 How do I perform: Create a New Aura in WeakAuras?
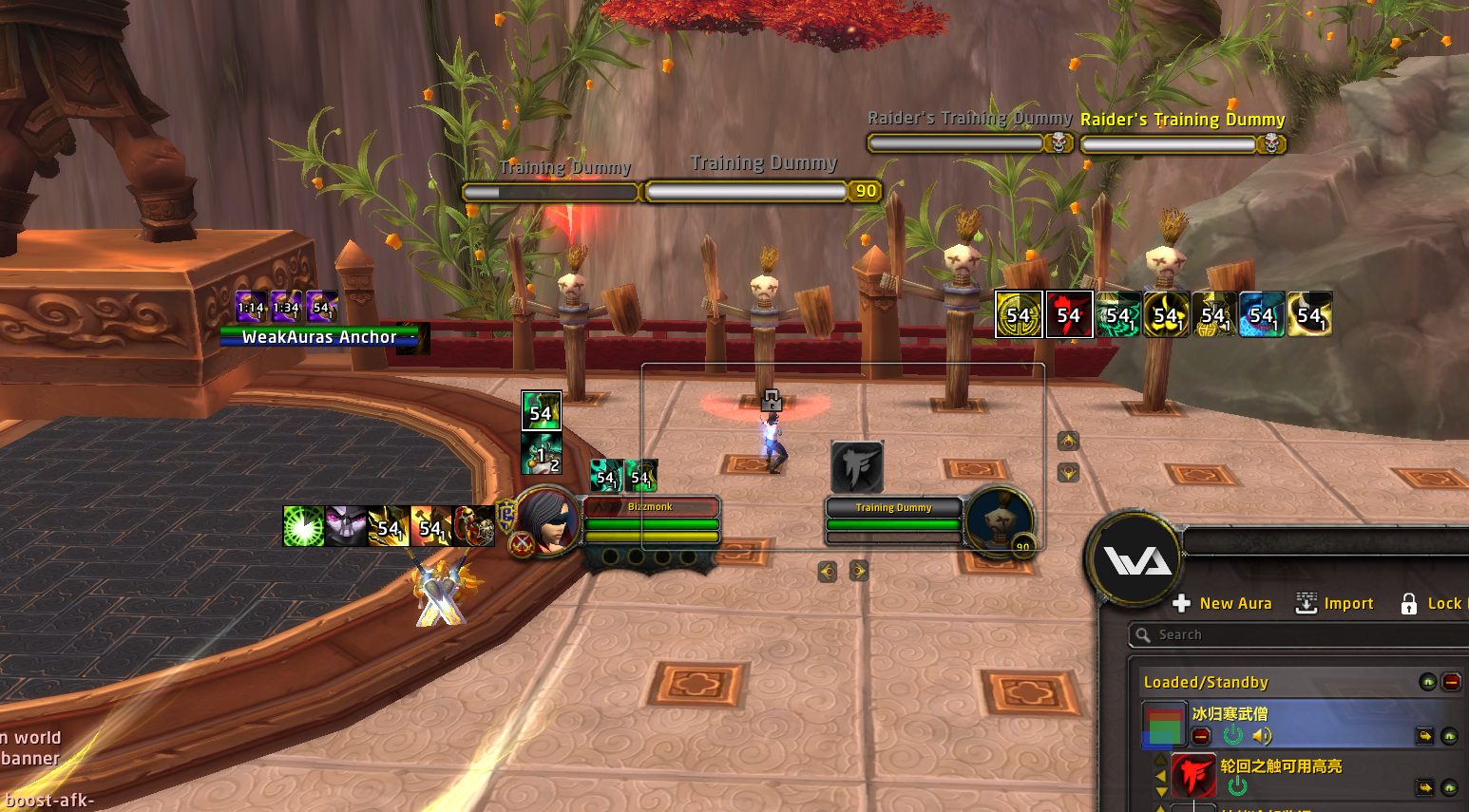click(1223, 603)
